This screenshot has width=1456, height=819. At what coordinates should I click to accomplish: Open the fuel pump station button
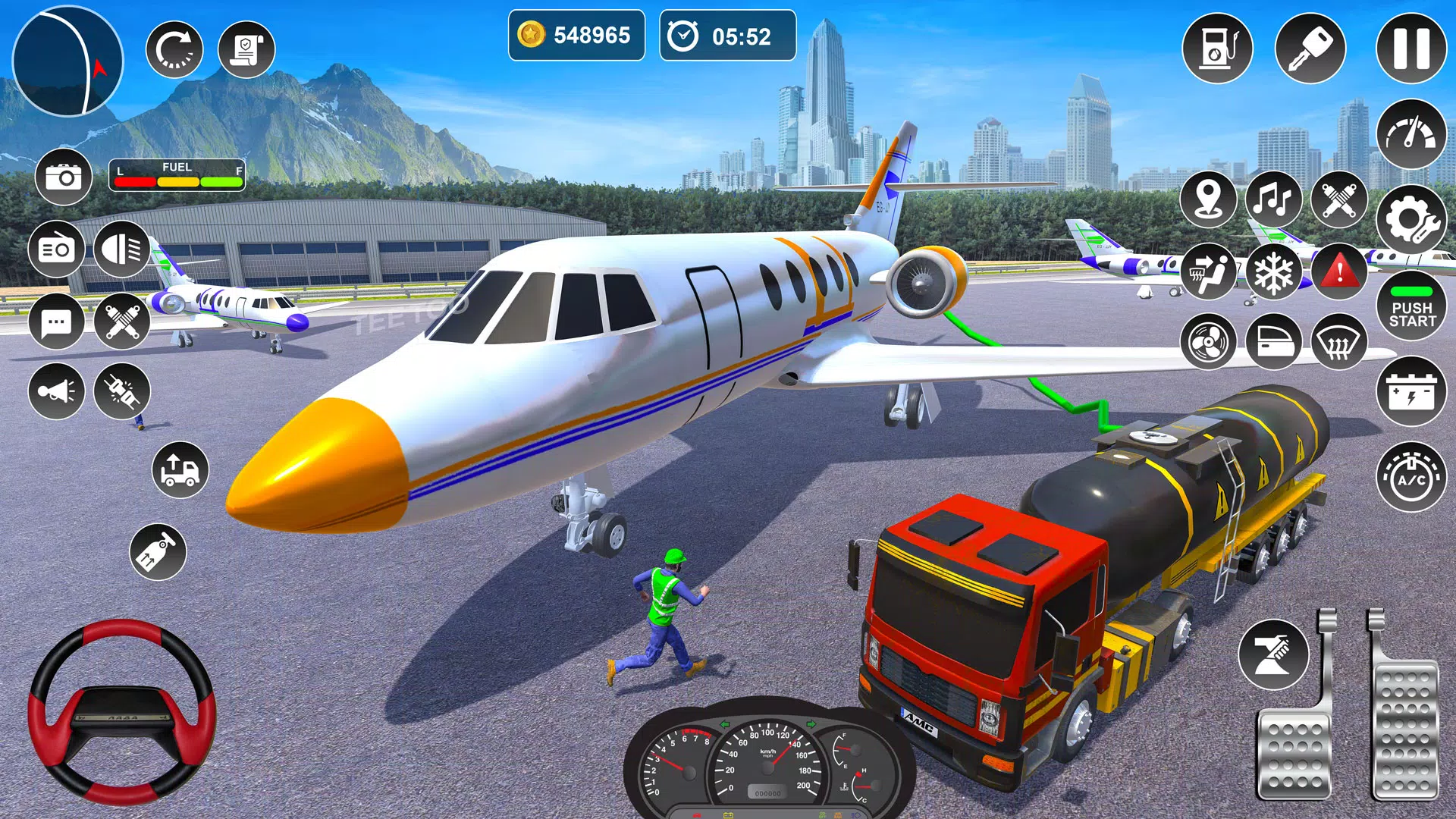coord(1217,49)
